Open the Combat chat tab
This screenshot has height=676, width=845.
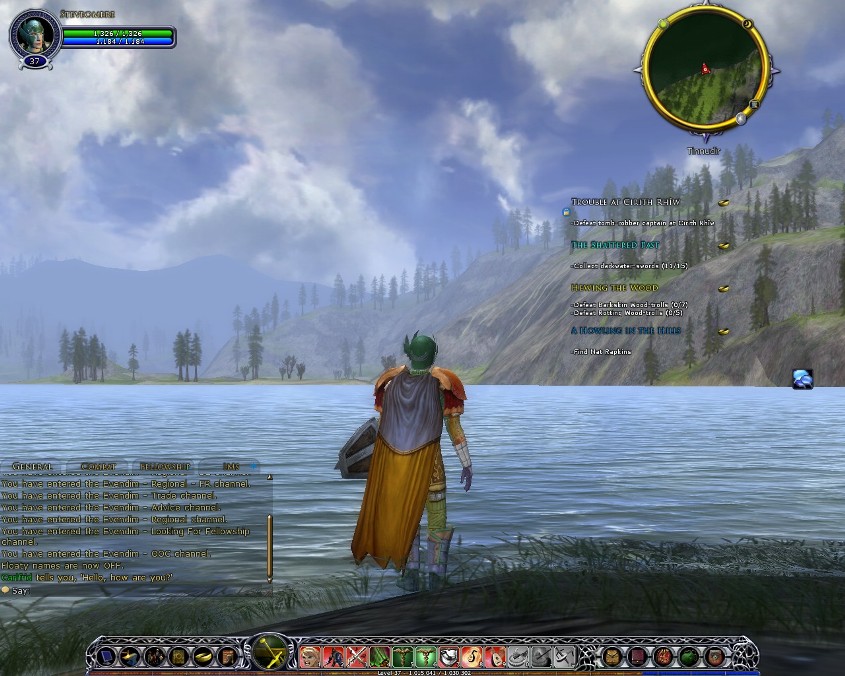[x=97, y=466]
